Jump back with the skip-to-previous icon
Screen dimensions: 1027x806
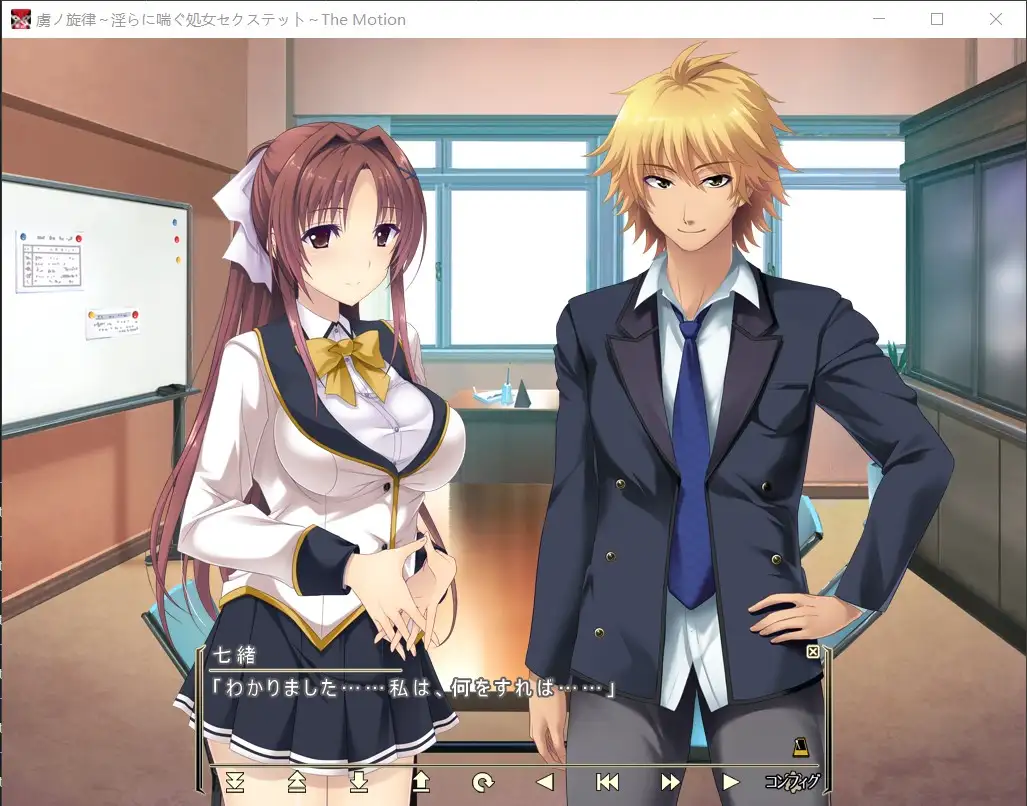(x=607, y=781)
